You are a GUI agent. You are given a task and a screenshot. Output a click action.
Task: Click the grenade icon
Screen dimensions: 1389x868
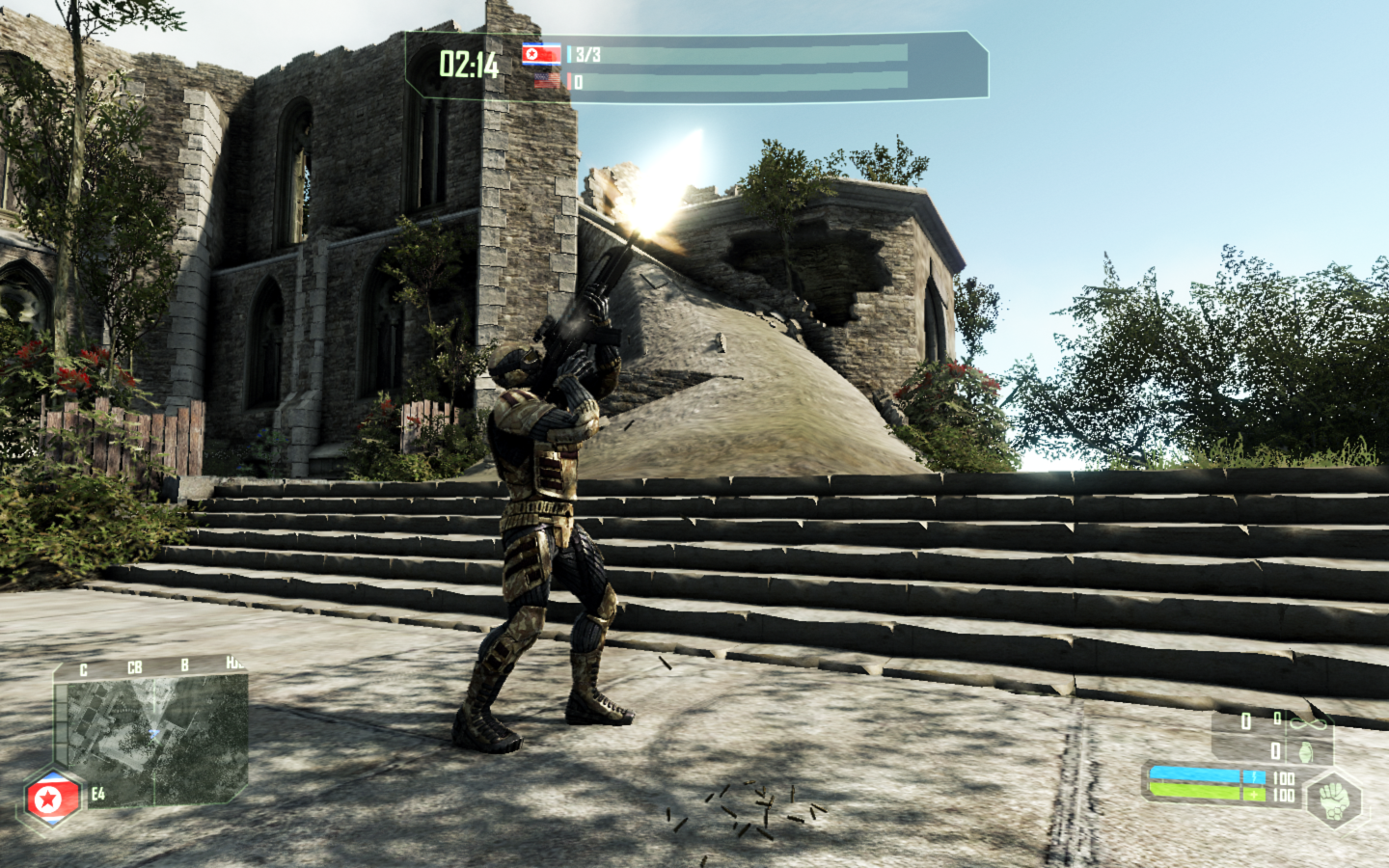[x=1305, y=750]
